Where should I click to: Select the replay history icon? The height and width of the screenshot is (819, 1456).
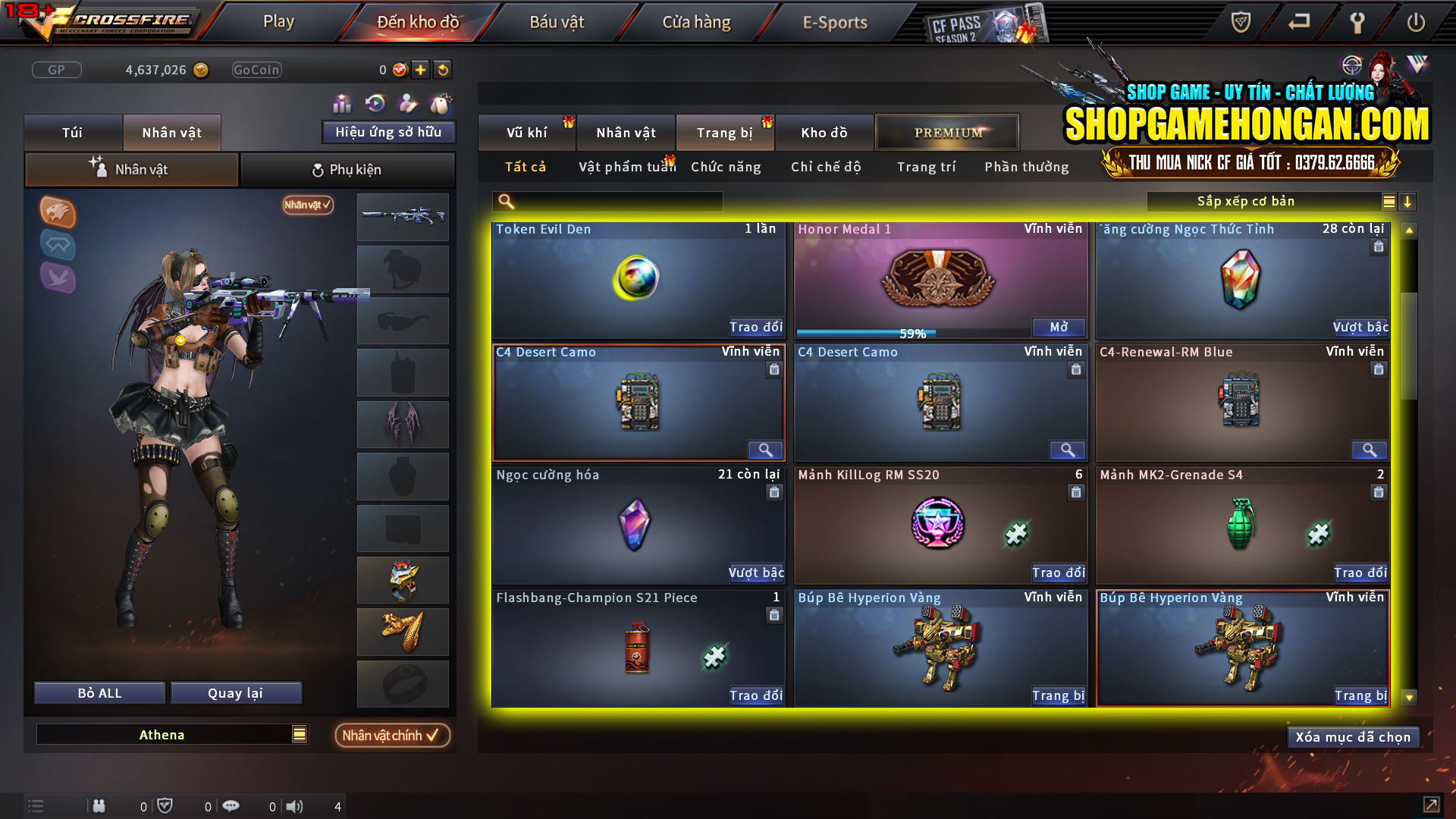click(374, 102)
